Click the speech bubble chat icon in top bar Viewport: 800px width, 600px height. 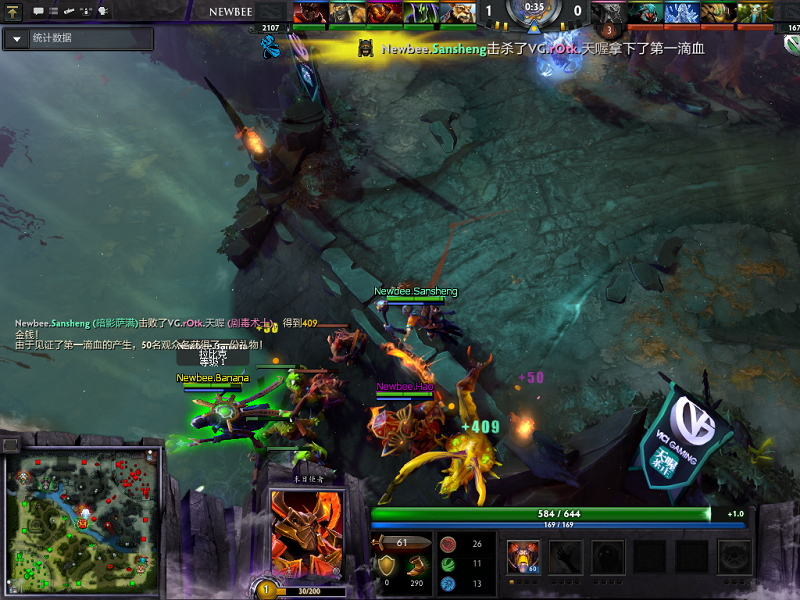(x=38, y=11)
